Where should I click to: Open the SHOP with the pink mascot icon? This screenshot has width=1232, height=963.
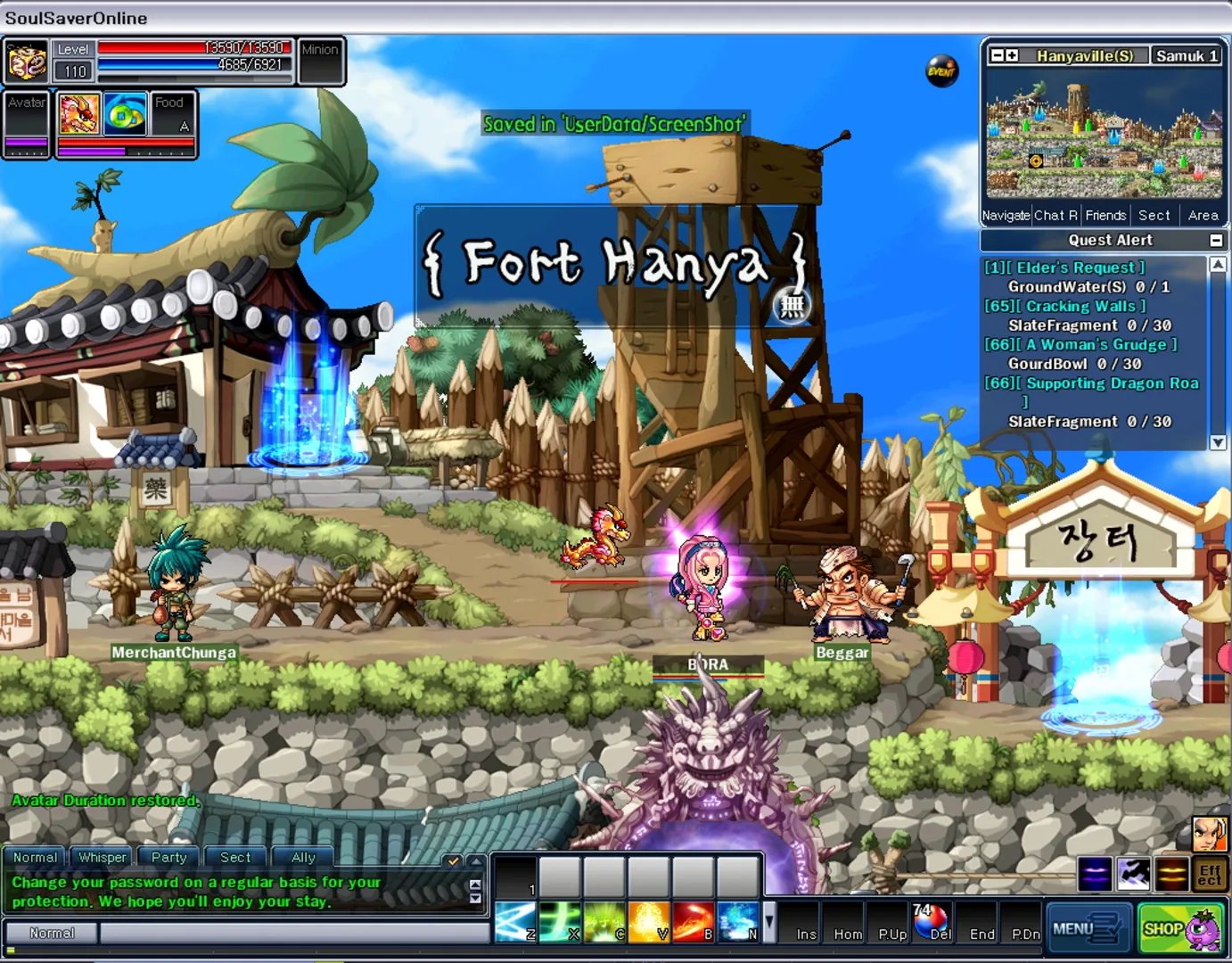pos(1179,927)
